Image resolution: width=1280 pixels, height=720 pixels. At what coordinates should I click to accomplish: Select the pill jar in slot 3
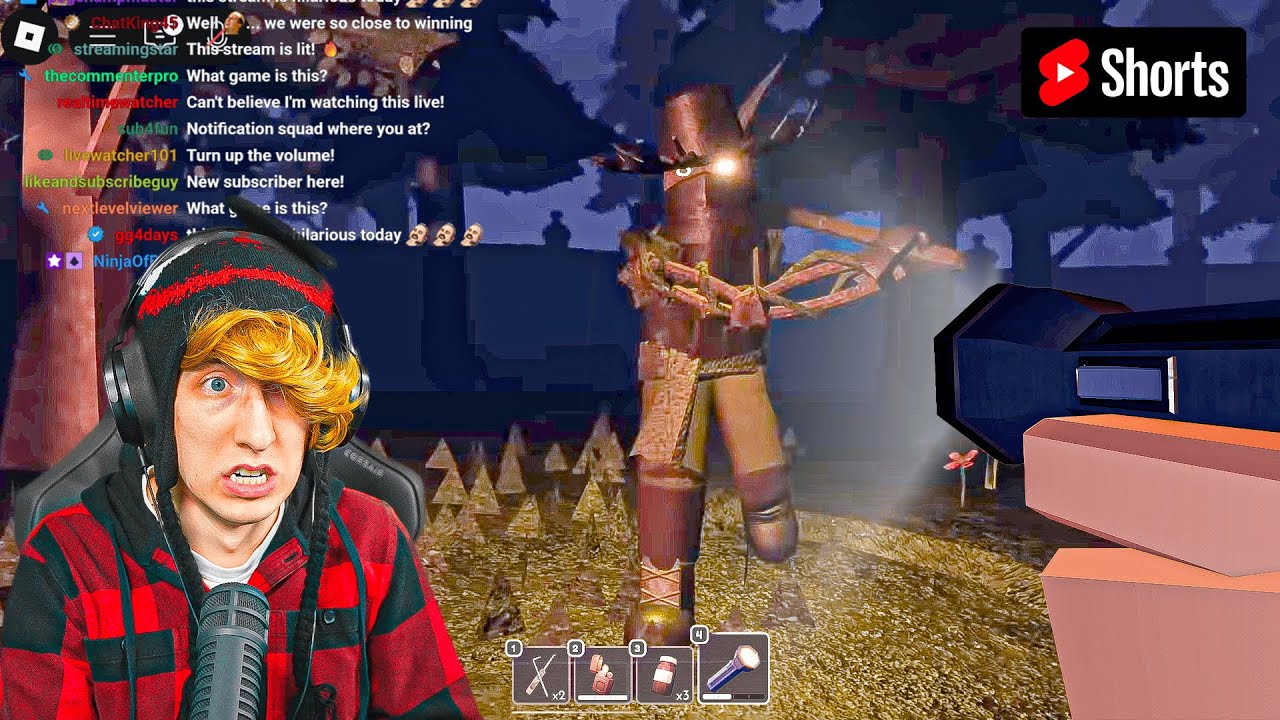(x=665, y=674)
